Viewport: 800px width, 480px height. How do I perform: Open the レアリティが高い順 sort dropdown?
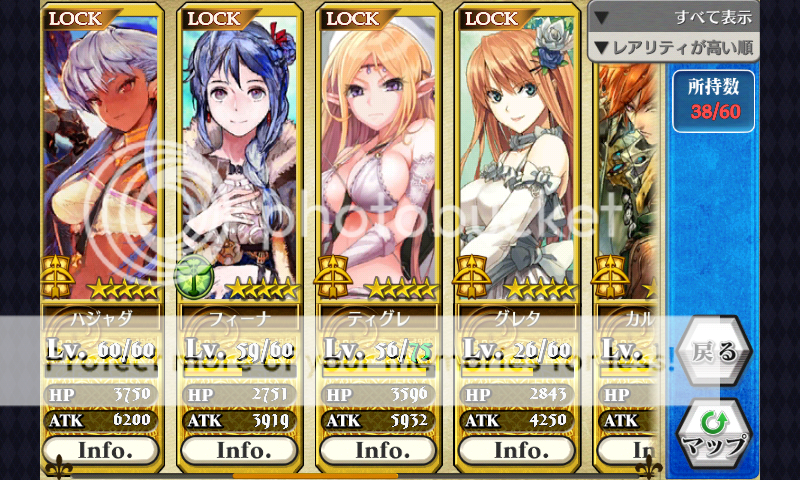pyautogui.click(x=674, y=47)
